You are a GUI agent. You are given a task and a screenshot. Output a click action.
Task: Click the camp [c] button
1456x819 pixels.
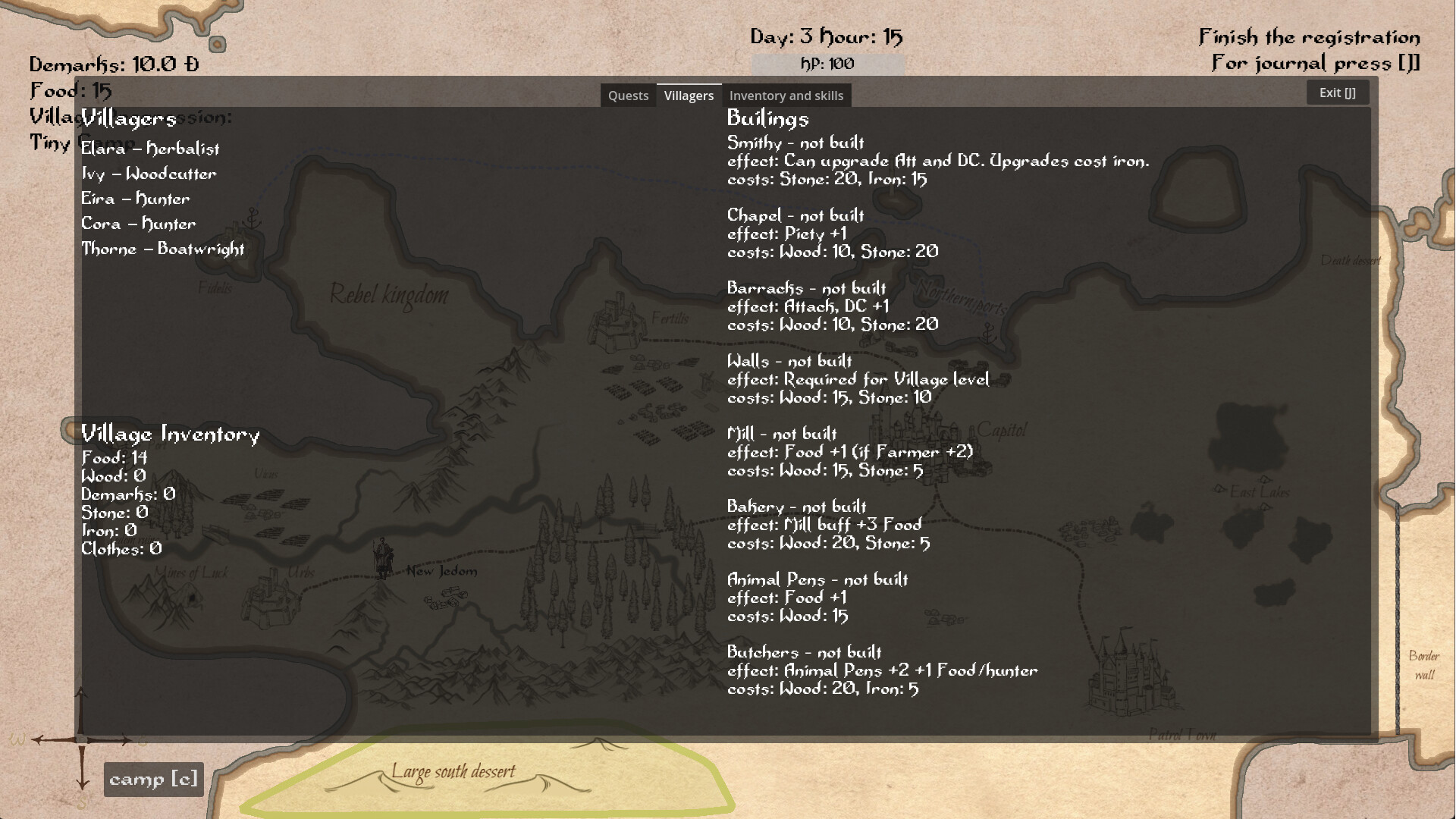(x=153, y=779)
